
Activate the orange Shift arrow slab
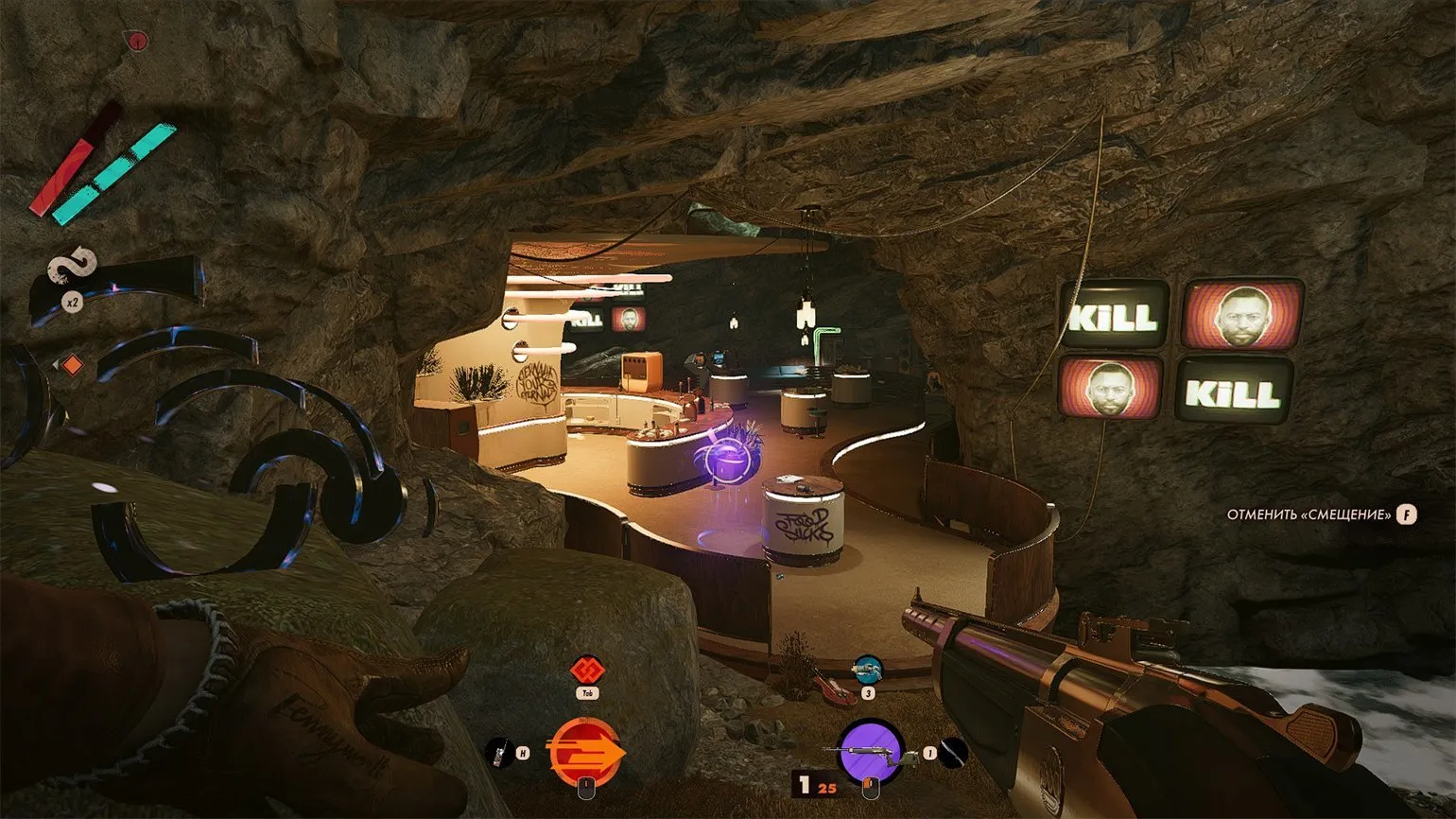584,751
